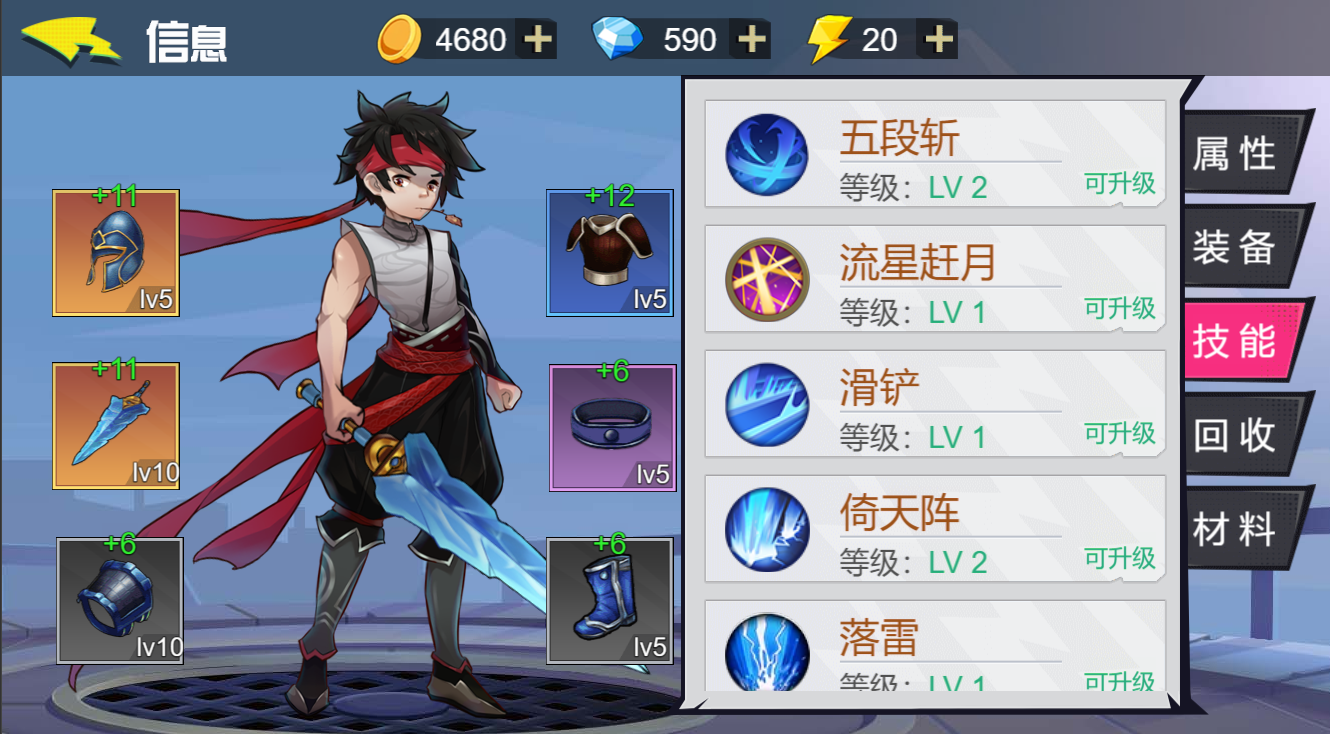Add more gold coins with plus button
This screenshot has height=734, width=1330.
click(x=538, y=39)
